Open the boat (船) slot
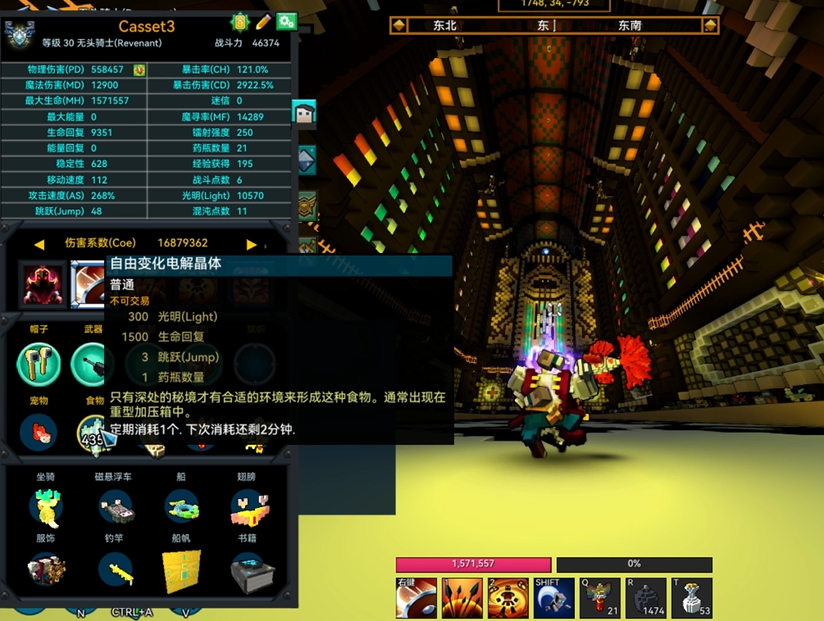824x621 pixels. (x=182, y=507)
